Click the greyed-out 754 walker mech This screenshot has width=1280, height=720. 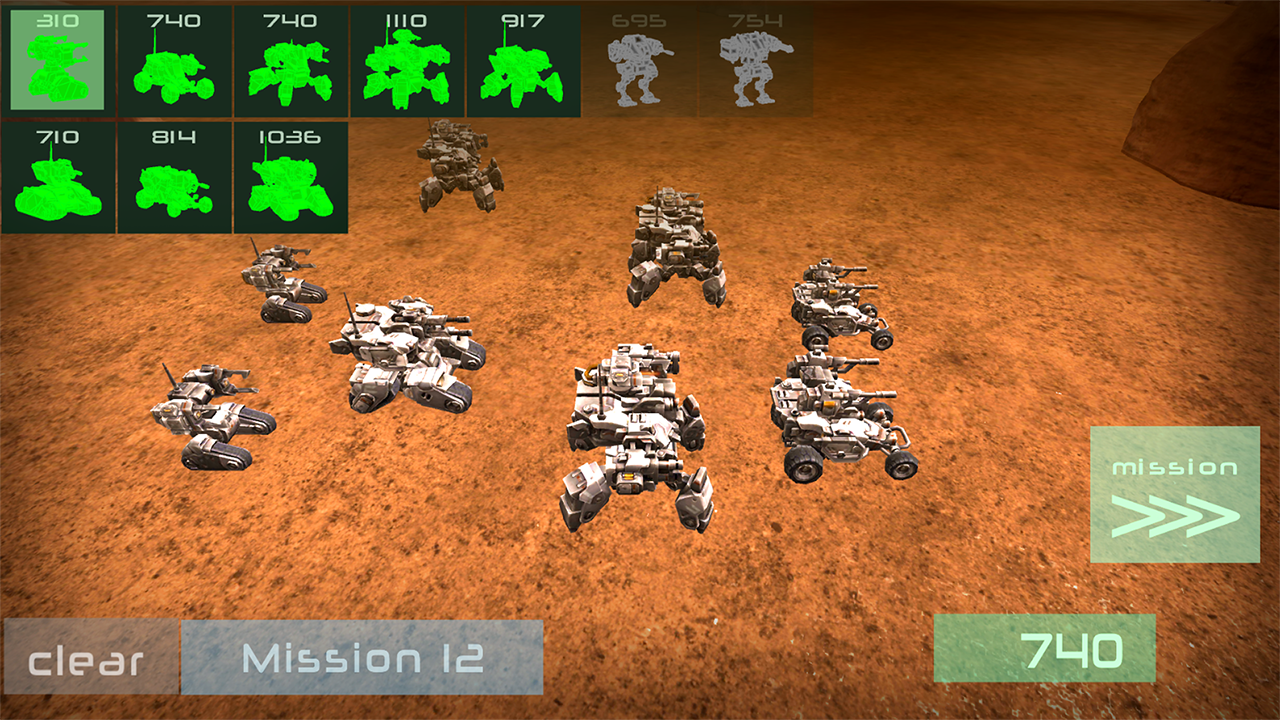click(754, 60)
